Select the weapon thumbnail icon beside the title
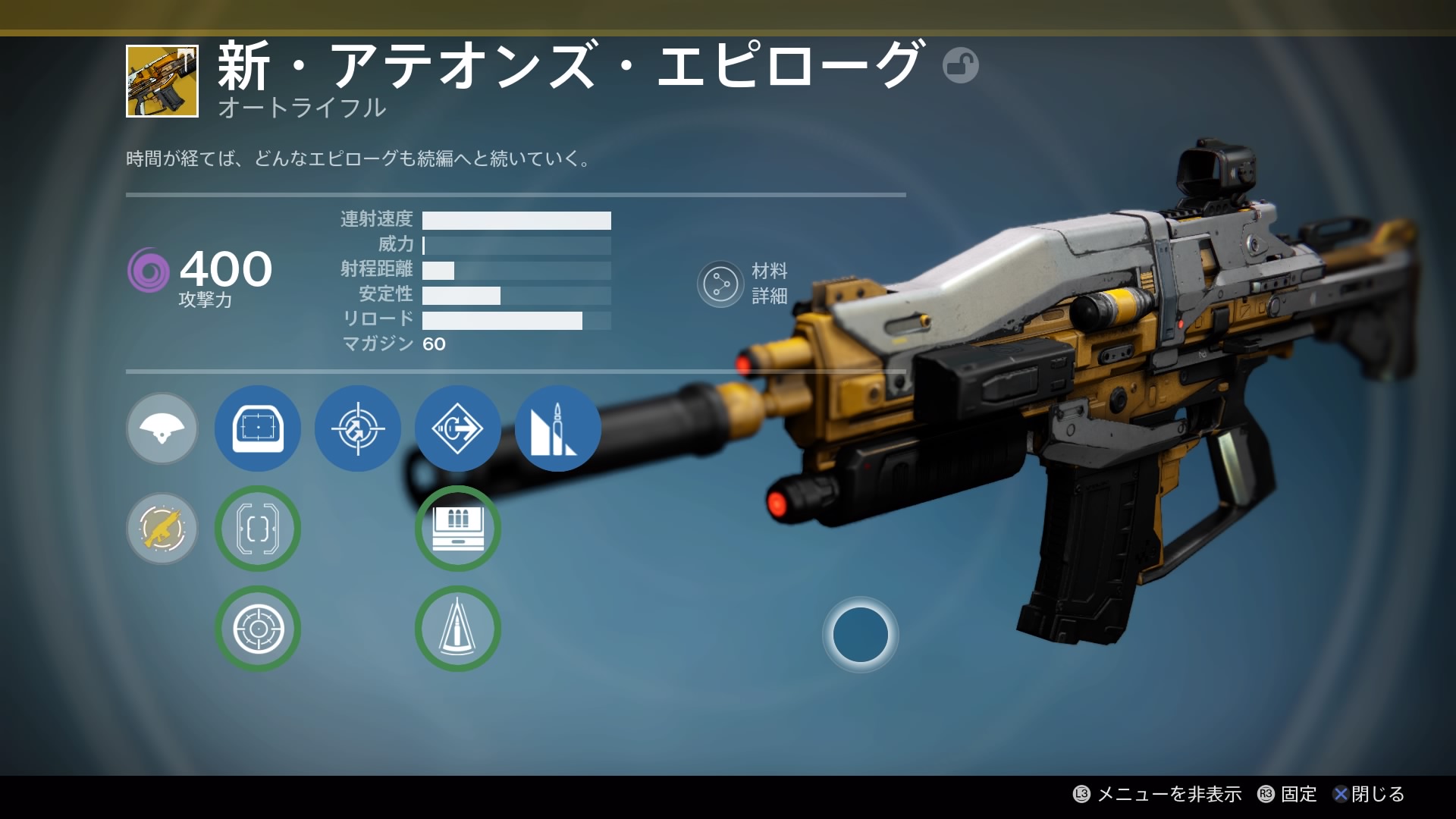The height and width of the screenshot is (819, 1456). [162, 81]
